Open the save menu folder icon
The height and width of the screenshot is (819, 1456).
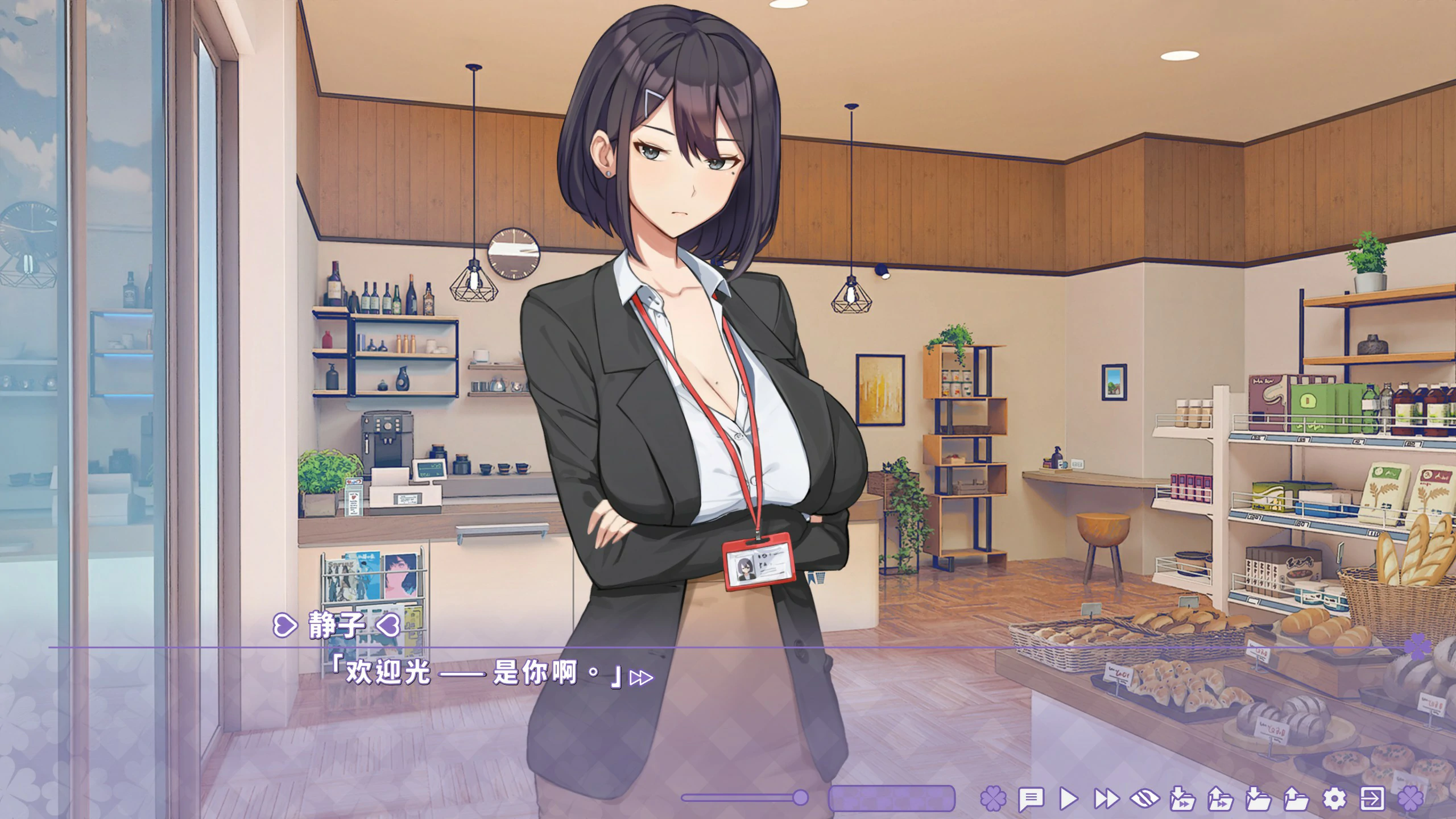pos(1258,799)
